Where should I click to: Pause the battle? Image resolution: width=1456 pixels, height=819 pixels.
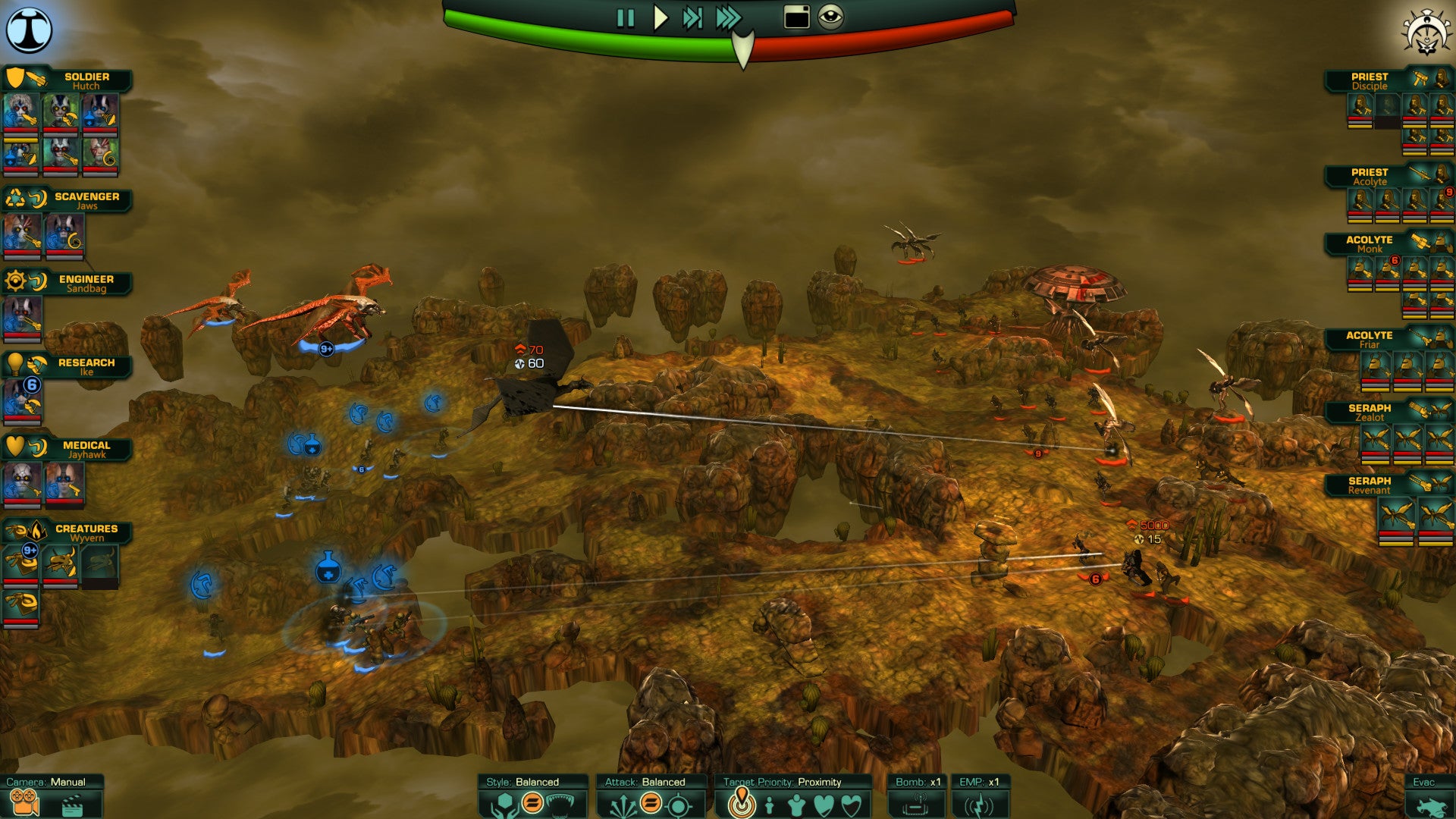pos(625,18)
